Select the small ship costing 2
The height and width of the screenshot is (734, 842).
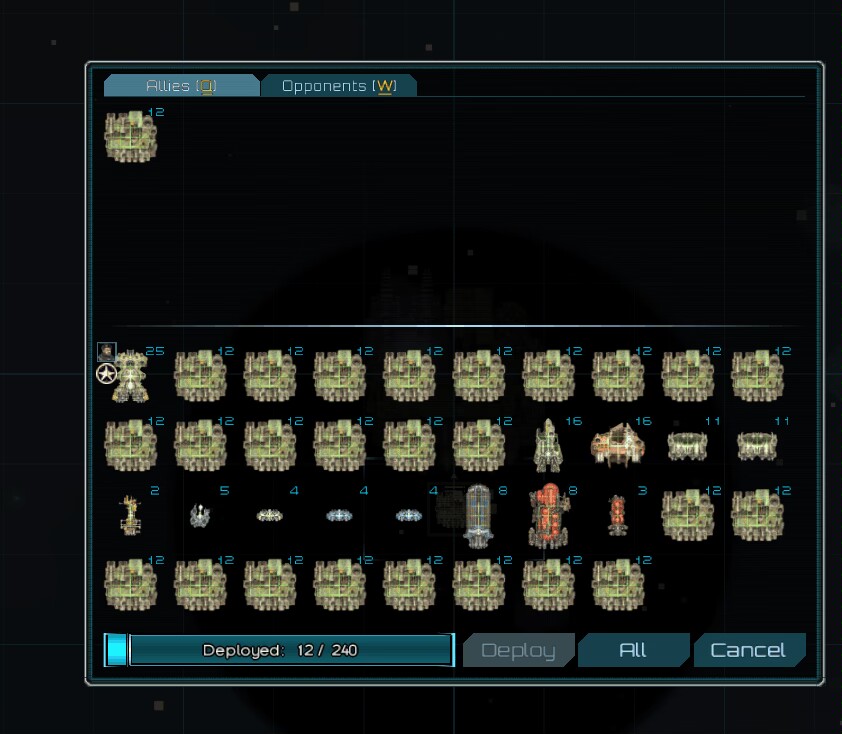(x=130, y=515)
